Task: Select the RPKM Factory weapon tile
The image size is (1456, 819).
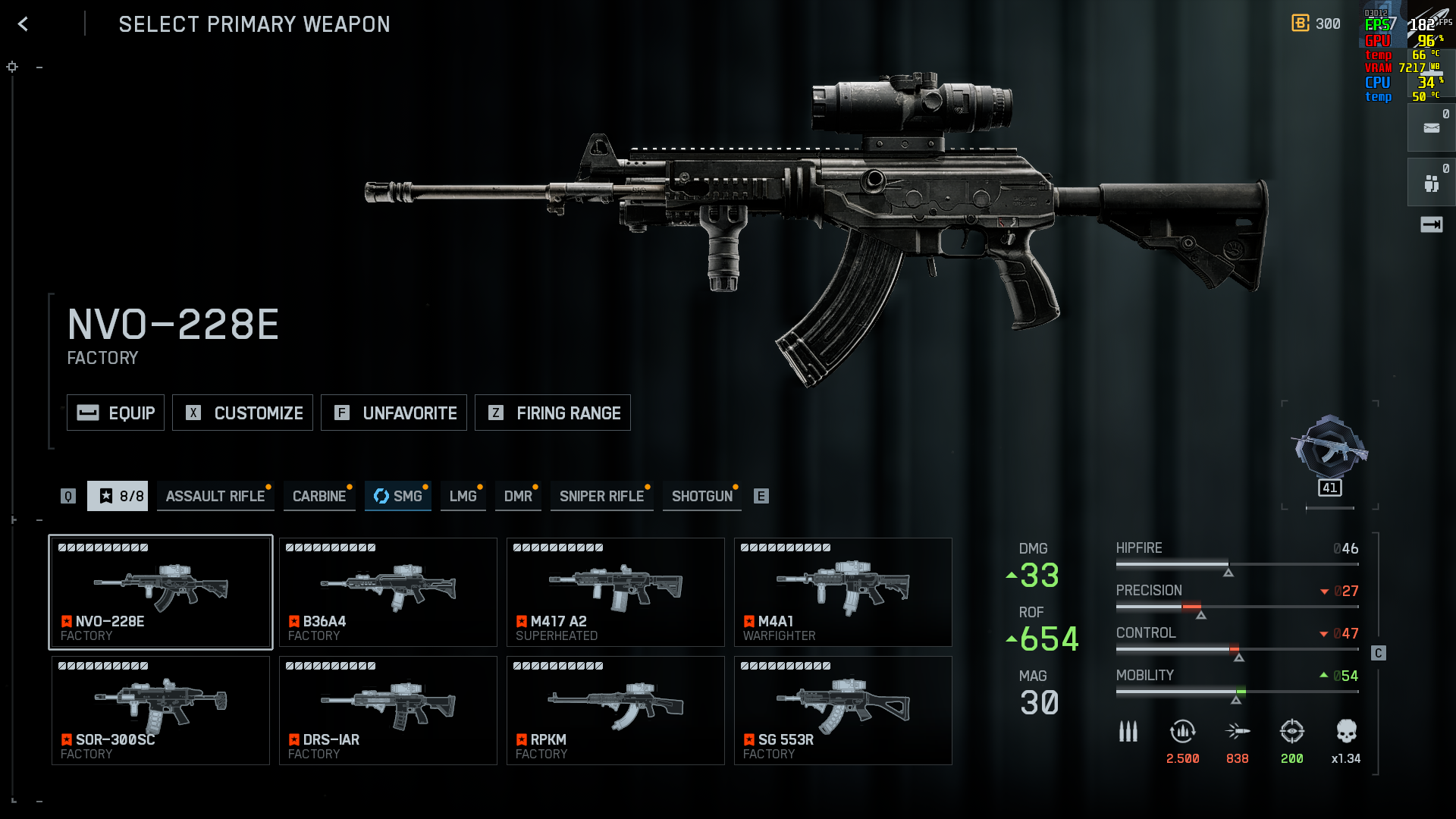Action: tap(615, 711)
